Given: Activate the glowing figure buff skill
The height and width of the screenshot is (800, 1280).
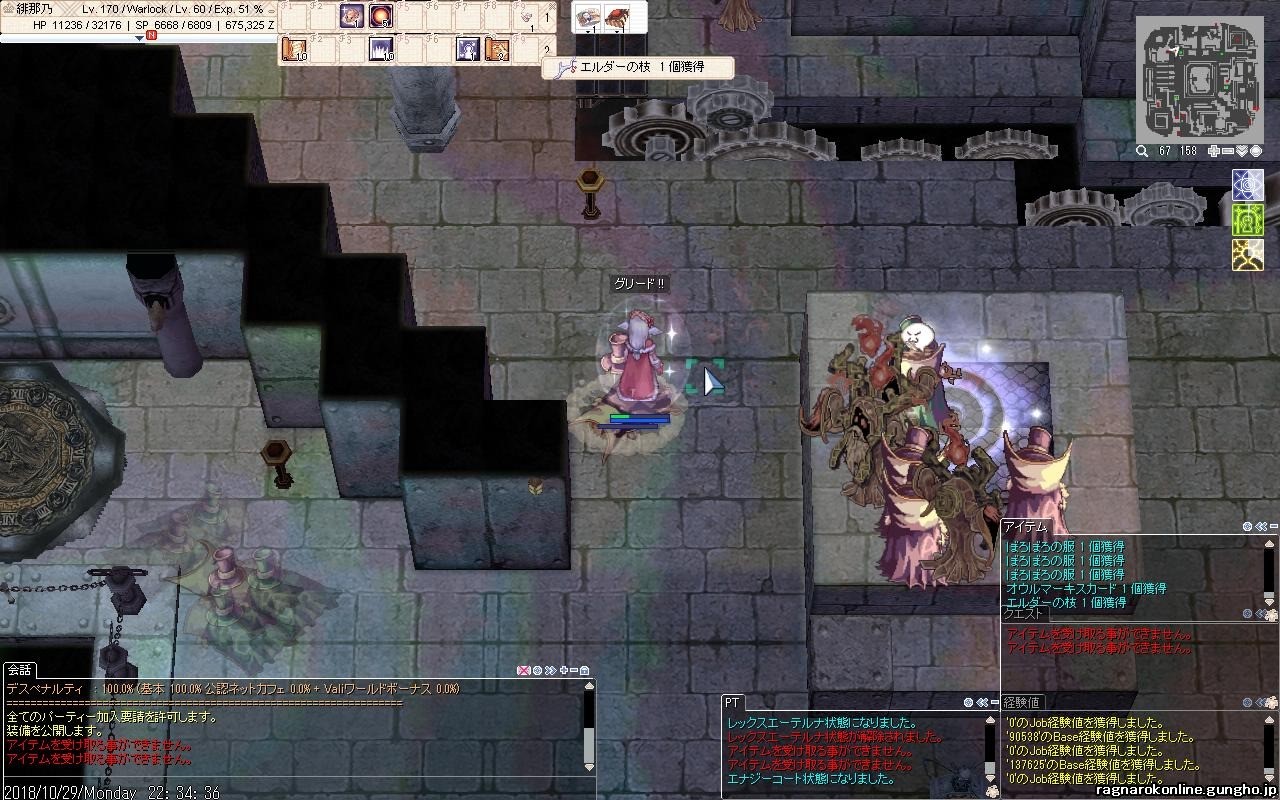Looking at the screenshot, I should click(x=467, y=48).
